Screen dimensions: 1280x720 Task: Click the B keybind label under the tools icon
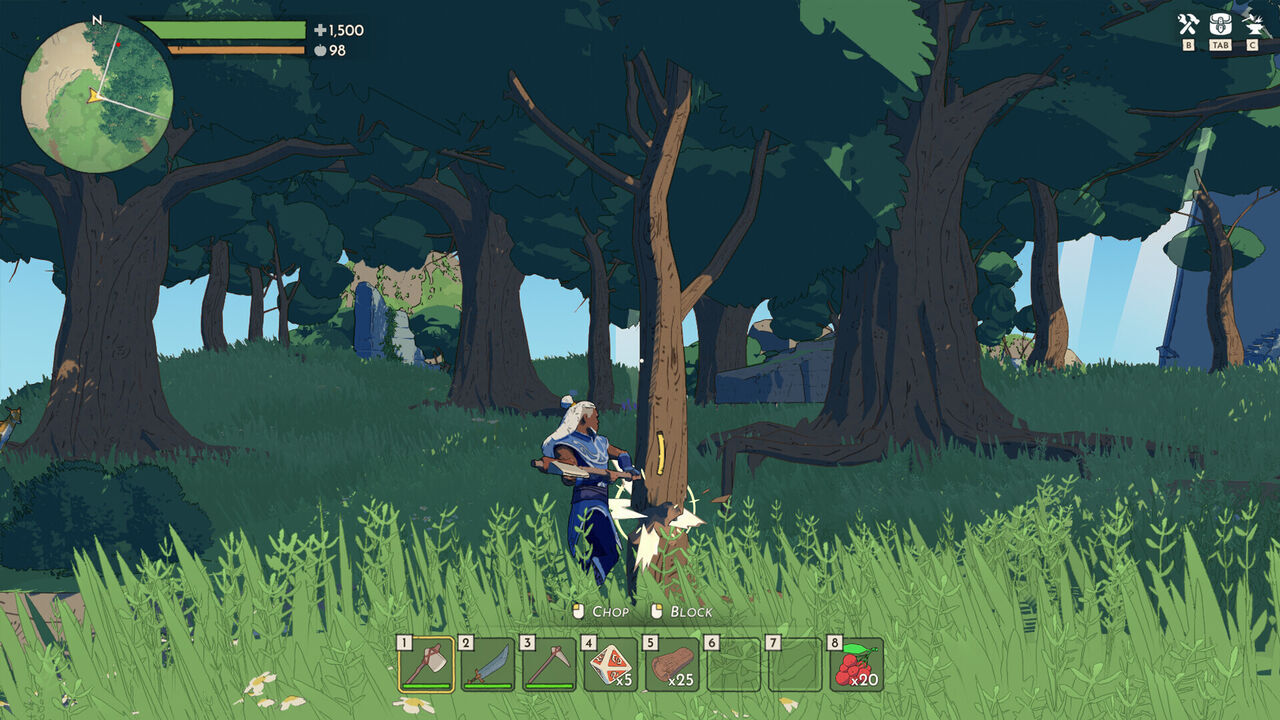pos(1188,45)
